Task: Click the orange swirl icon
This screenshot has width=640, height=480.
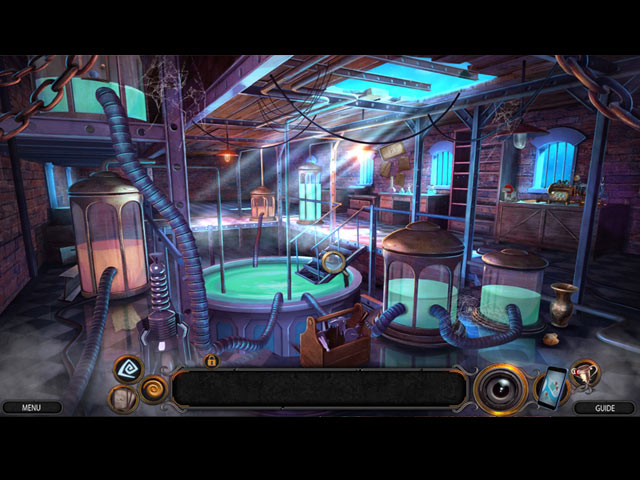Action: [155, 388]
